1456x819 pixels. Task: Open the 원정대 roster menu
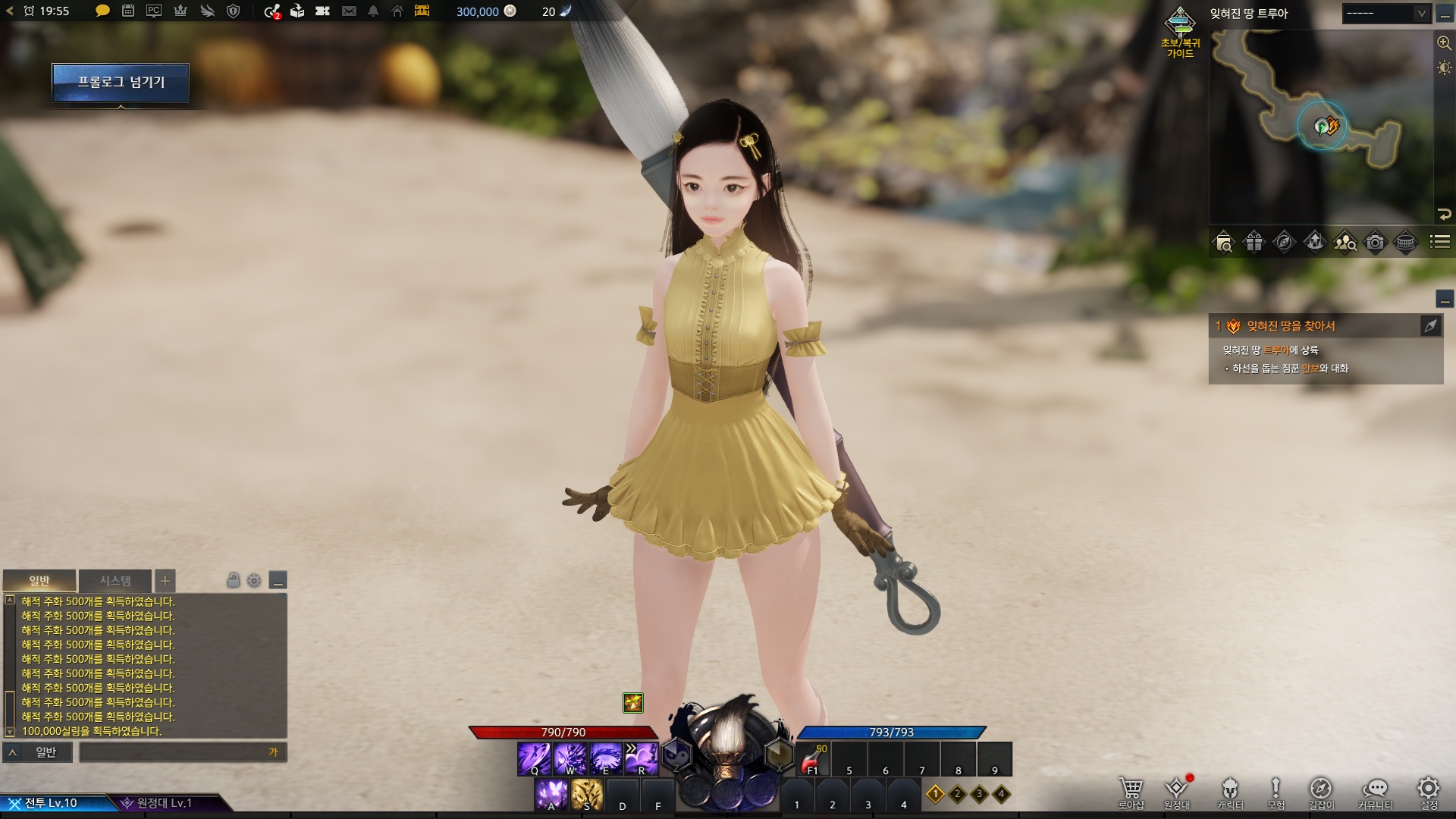coord(1176,791)
